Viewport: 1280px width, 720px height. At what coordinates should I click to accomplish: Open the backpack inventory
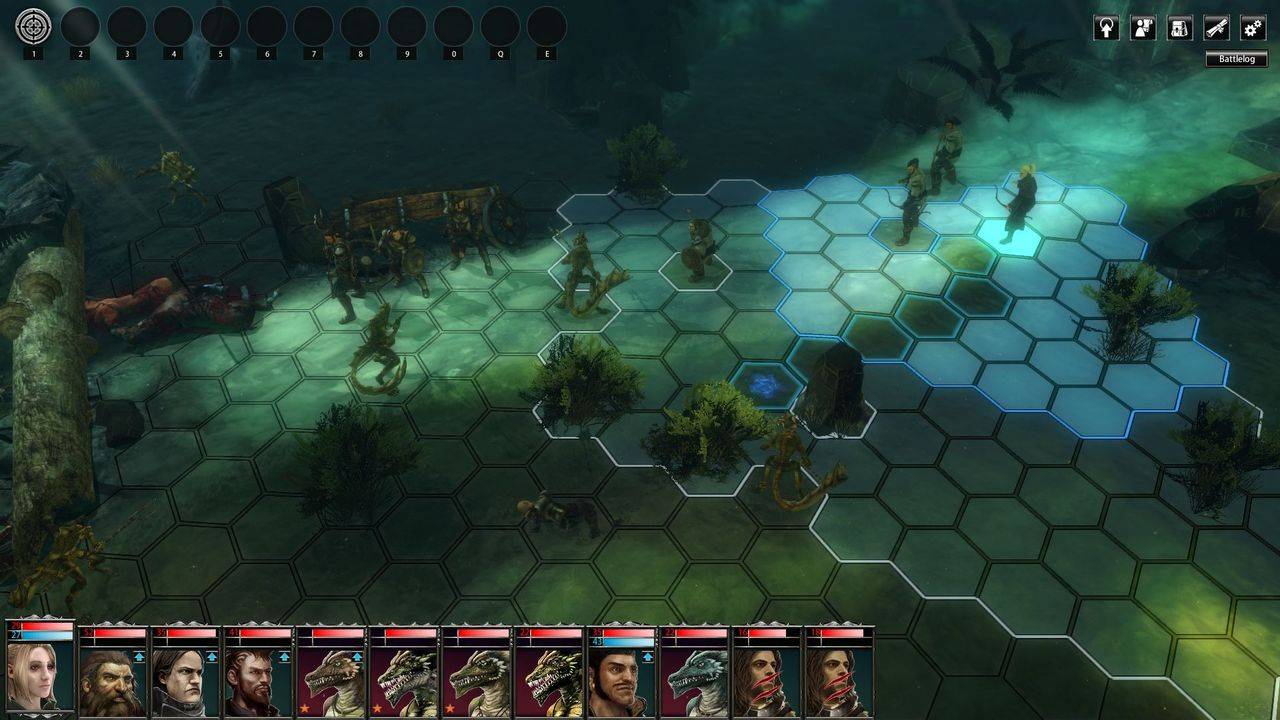[x=1180, y=28]
